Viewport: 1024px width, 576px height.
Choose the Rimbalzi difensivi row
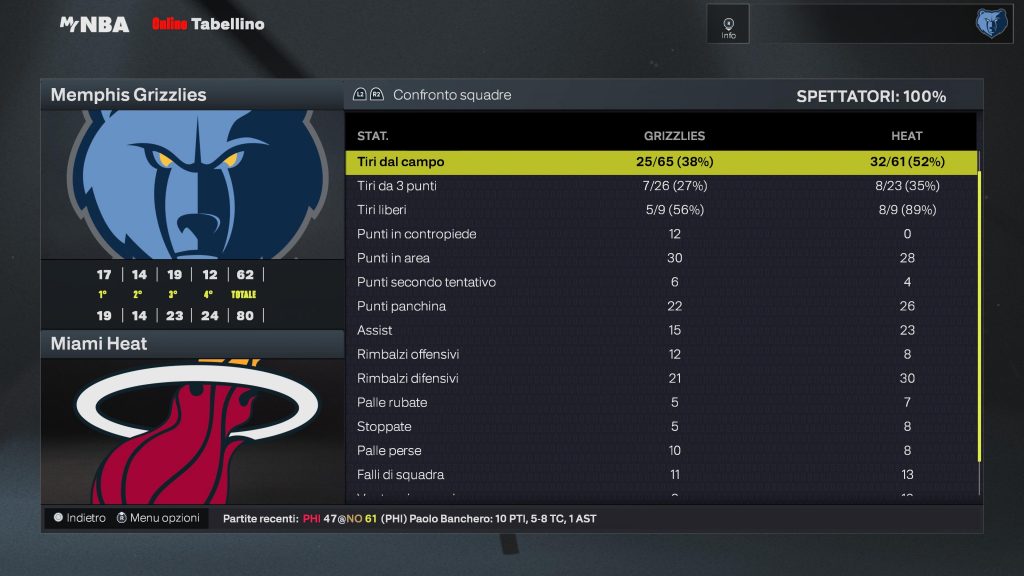click(660, 378)
